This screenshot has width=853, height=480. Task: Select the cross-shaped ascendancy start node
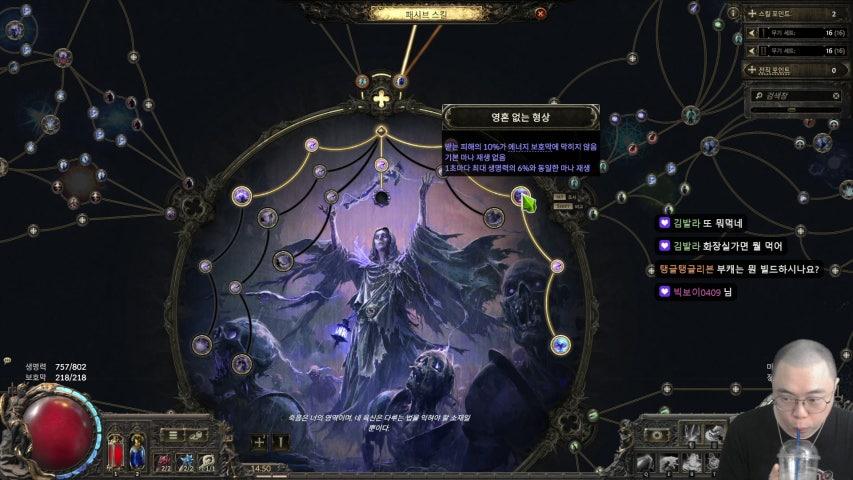tap(381, 99)
